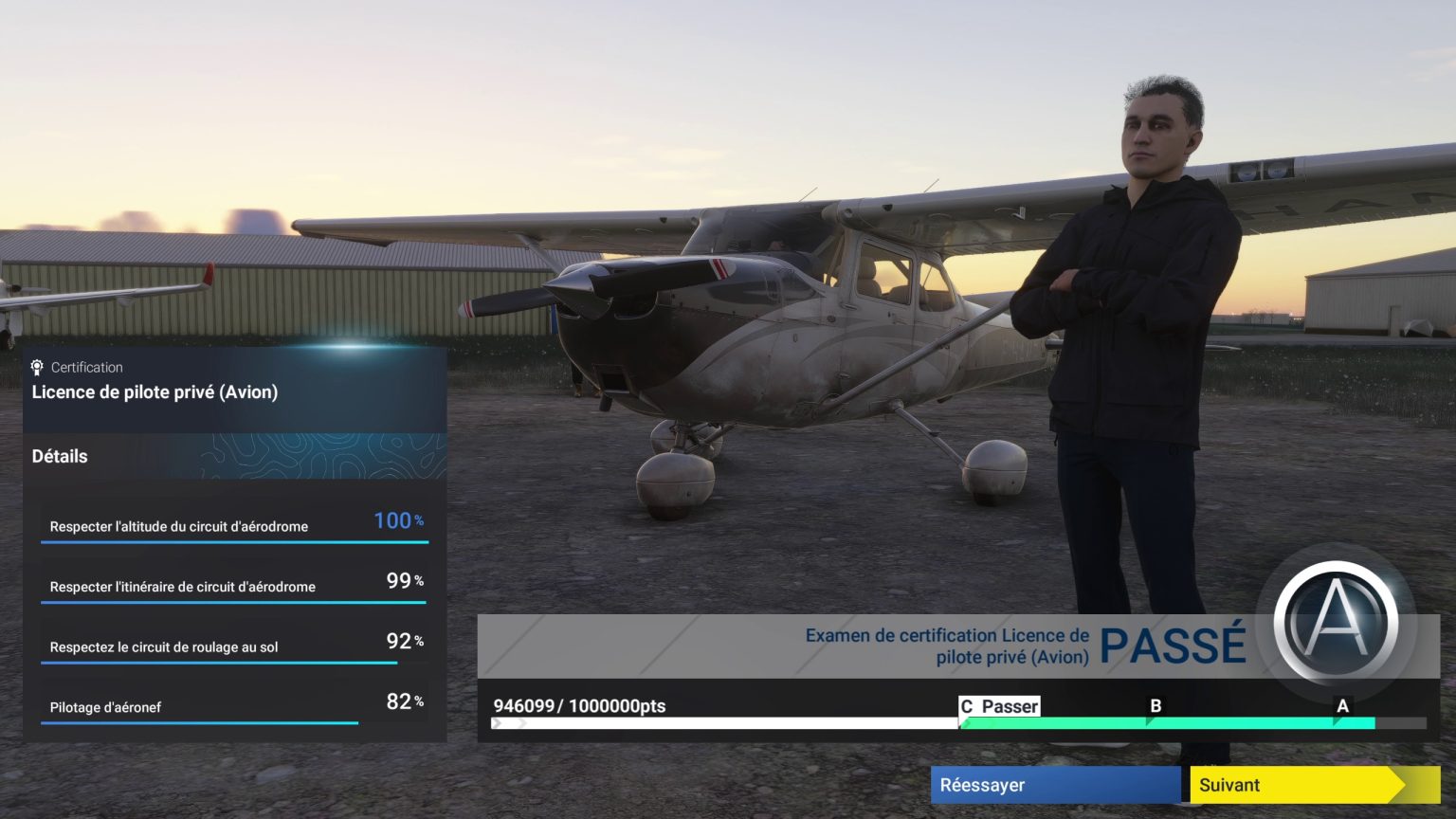1456x819 pixels.
Task: Select the 946099 / 1000000pts score display
Action: pyautogui.click(x=579, y=706)
